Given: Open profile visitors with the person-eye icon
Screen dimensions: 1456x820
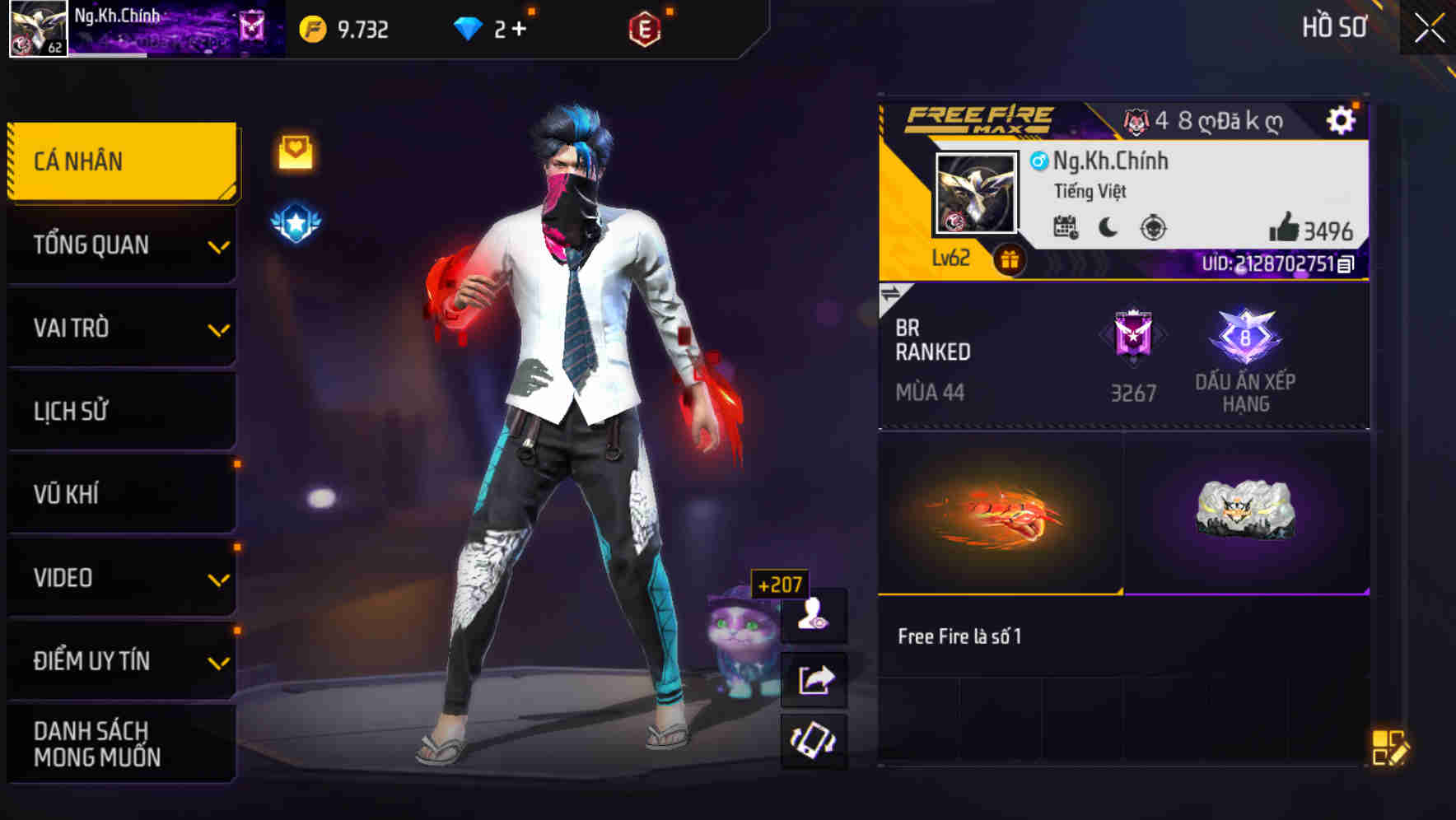Looking at the screenshot, I should pyautogui.click(x=815, y=617).
